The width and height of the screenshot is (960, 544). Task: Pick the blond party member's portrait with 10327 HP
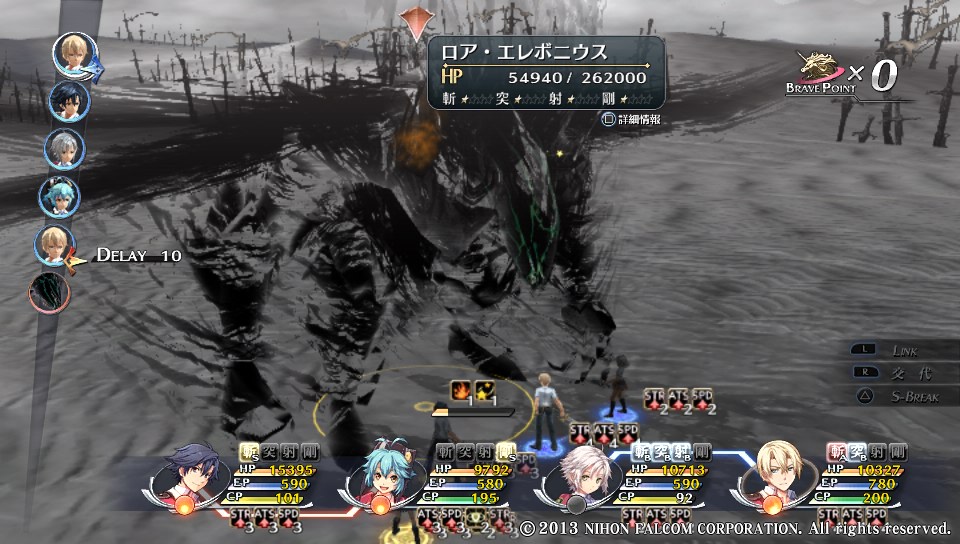(x=779, y=474)
